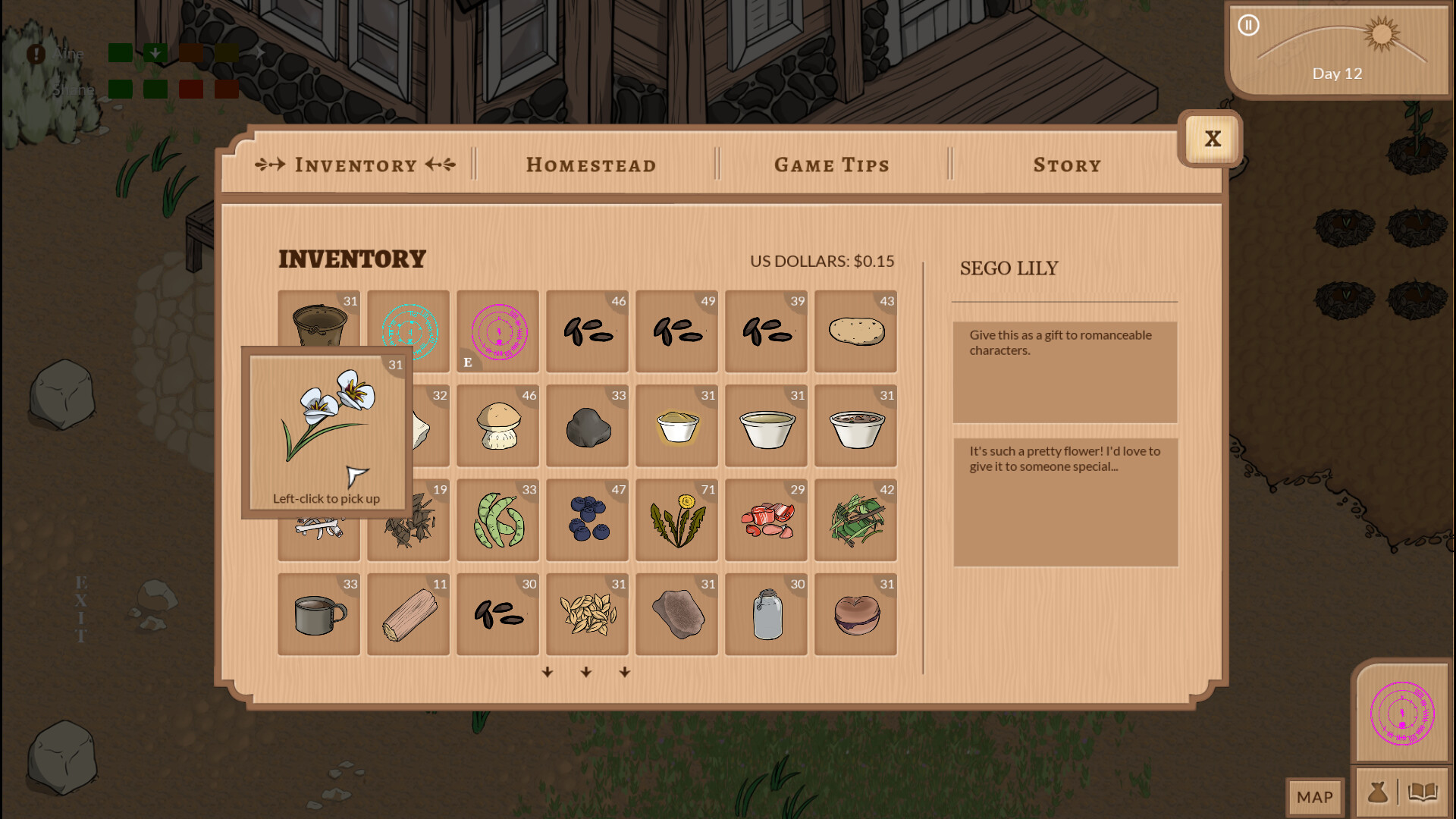This screenshot has height=819, width=1456.
Task: Pick the blueberries item slot
Action: pos(587,520)
